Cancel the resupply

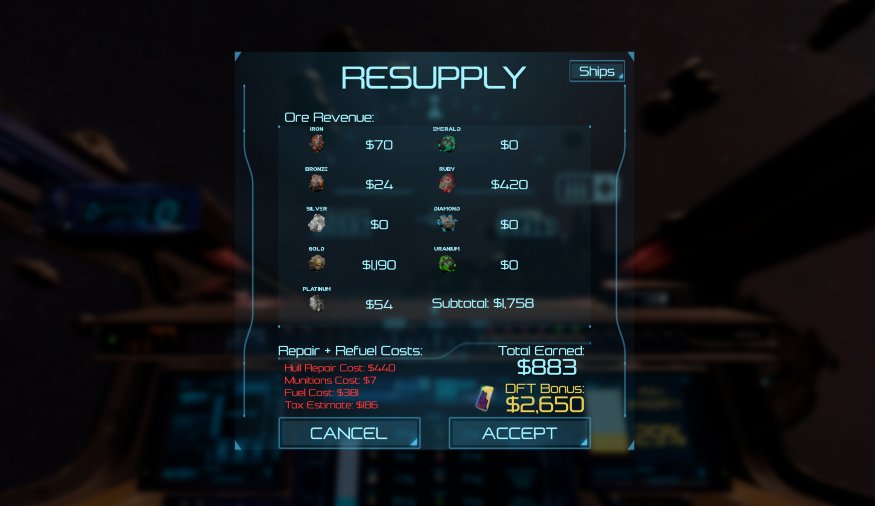(x=348, y=433)
